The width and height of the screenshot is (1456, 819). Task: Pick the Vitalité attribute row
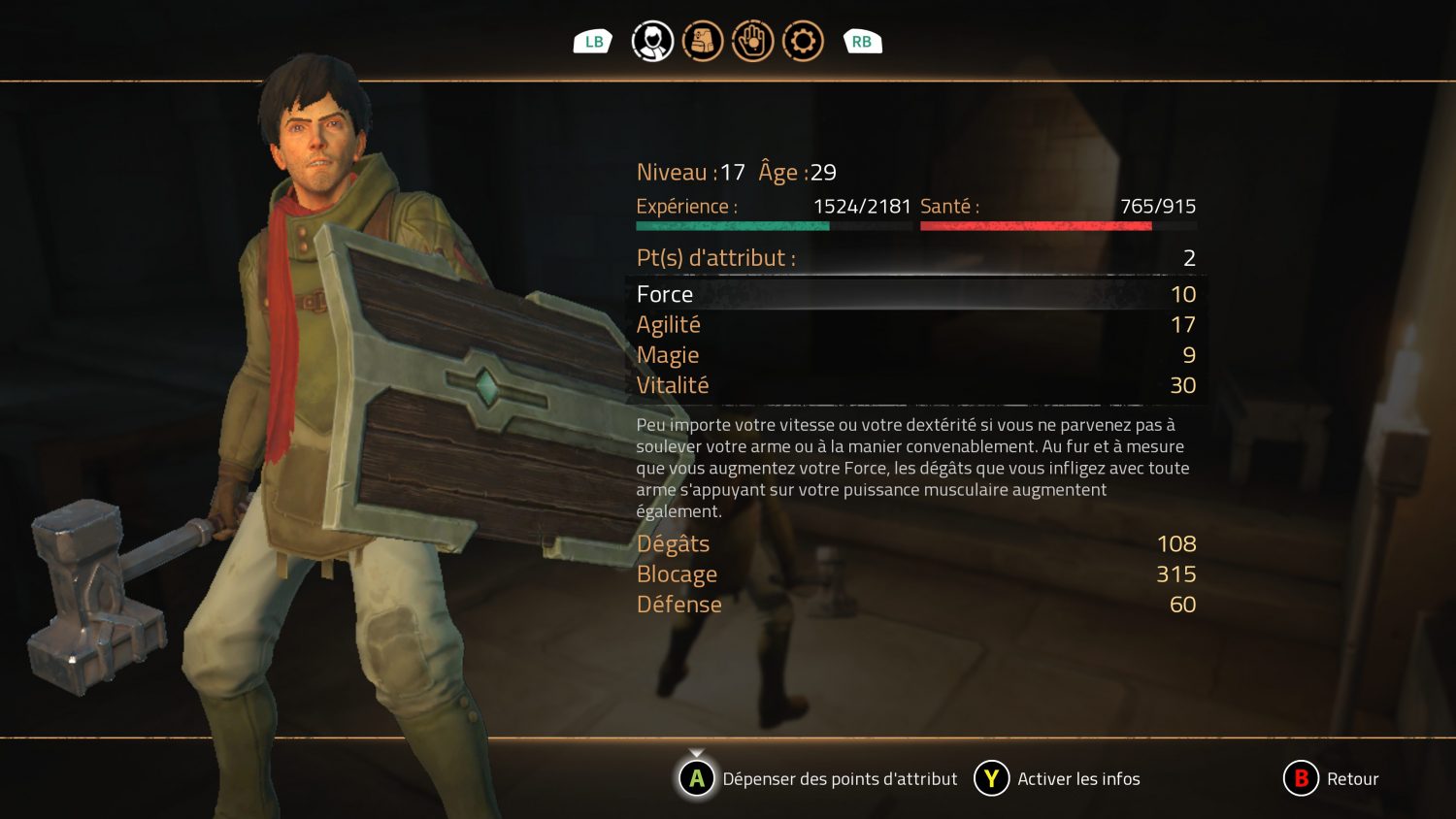915,385
